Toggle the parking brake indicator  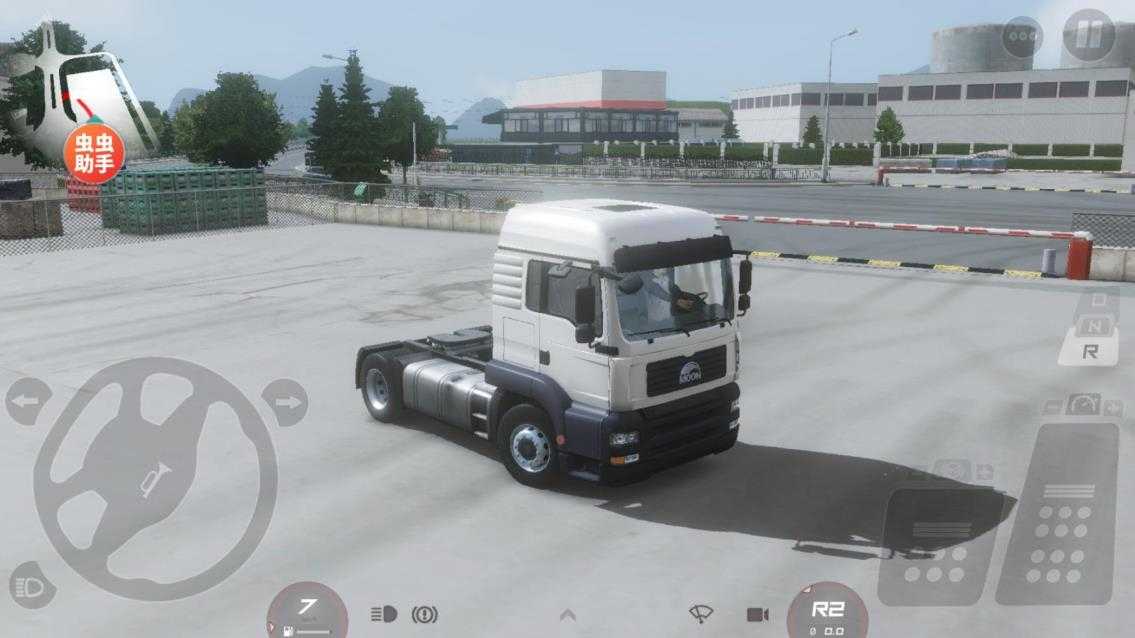point(424,614)
